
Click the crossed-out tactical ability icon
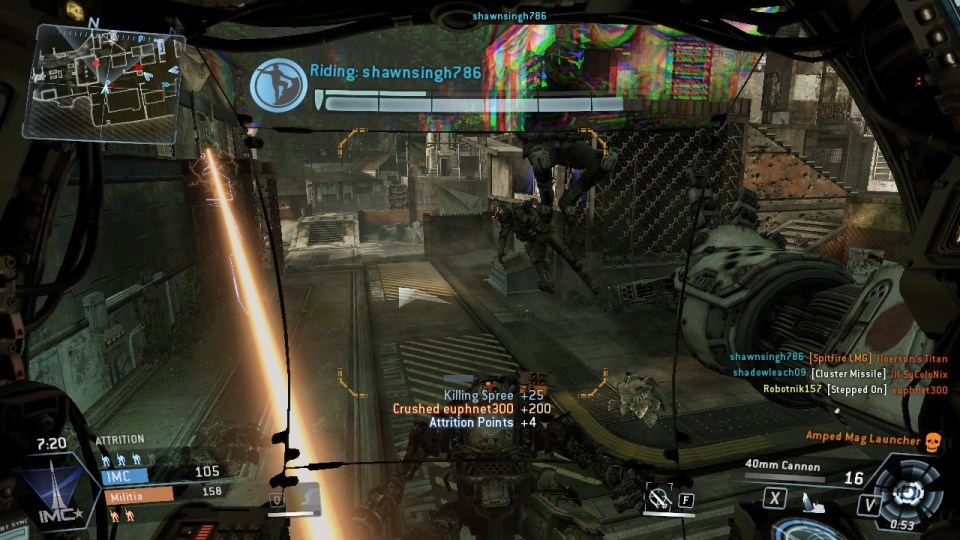(x=657, y=496)
